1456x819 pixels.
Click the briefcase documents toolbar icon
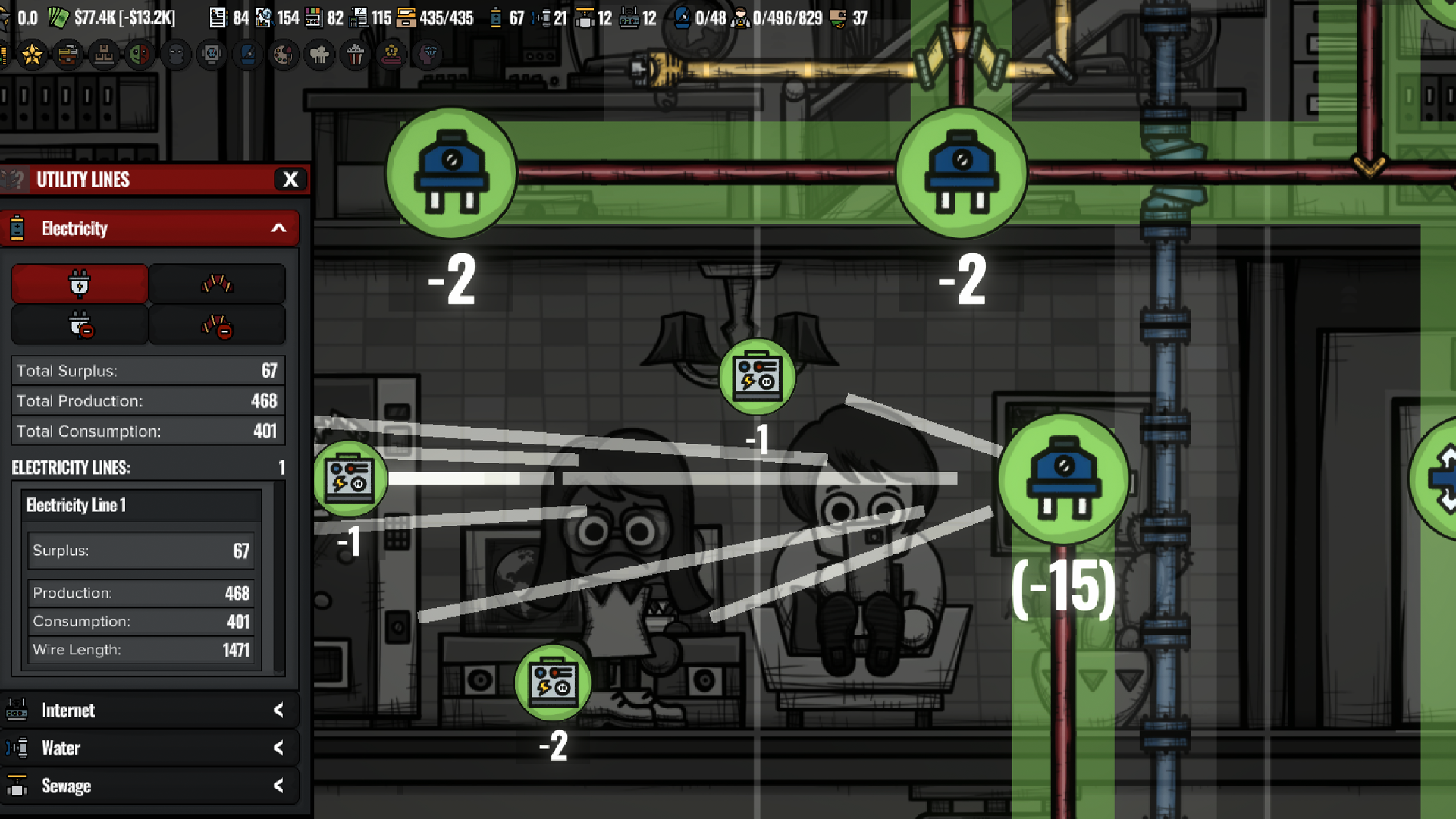(x=67, y=55)
